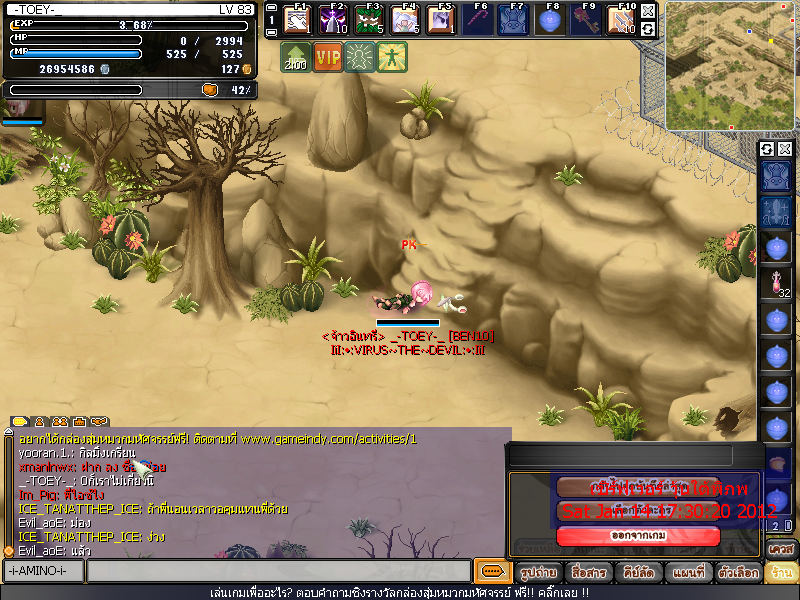Close the hotbar with its X button
The height and width of the screenshot is (600, 800).
tap(648, 11)
